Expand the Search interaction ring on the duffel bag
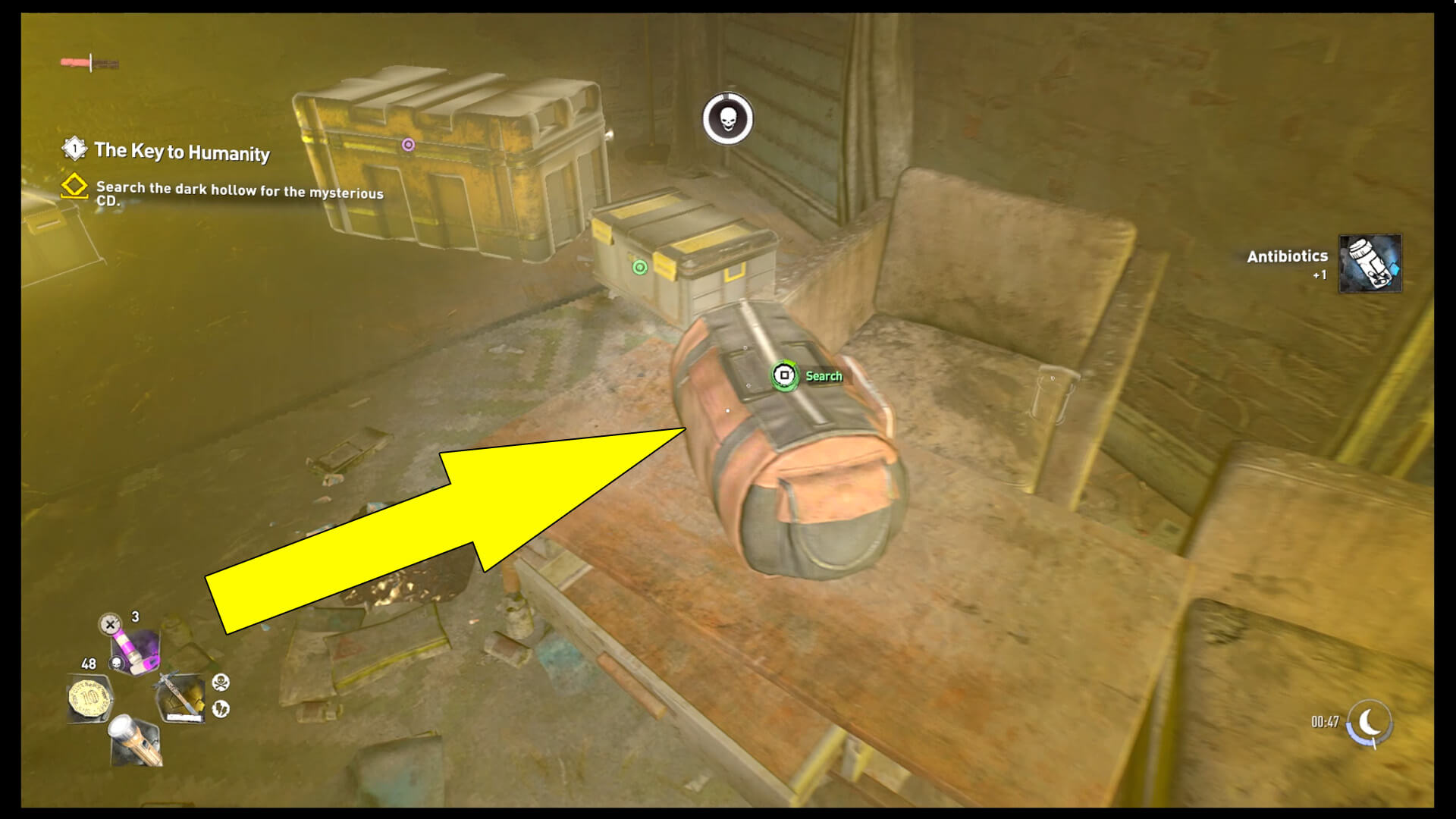Image resolution: width=1456 pixels, height=819 pixels. 784,375
